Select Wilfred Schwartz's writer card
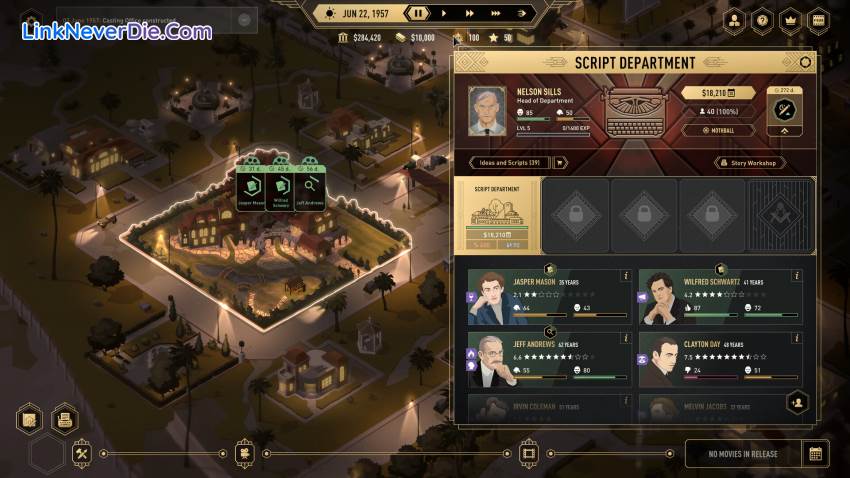Viewport: 850px width, 478px height. [720, 297]
